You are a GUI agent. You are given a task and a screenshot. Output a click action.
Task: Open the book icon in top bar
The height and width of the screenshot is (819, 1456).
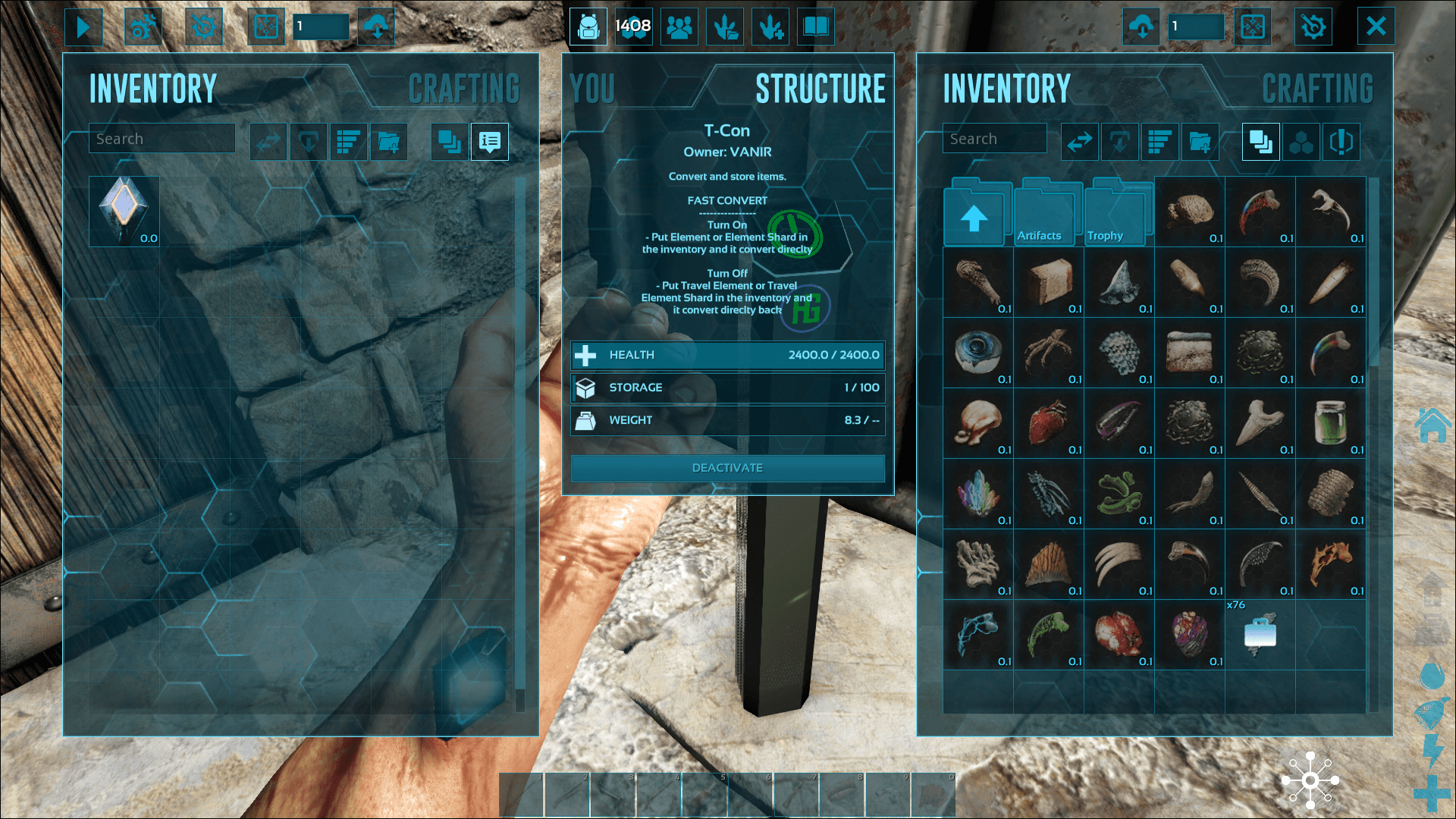pyautogui.click(x=815, y=27)
